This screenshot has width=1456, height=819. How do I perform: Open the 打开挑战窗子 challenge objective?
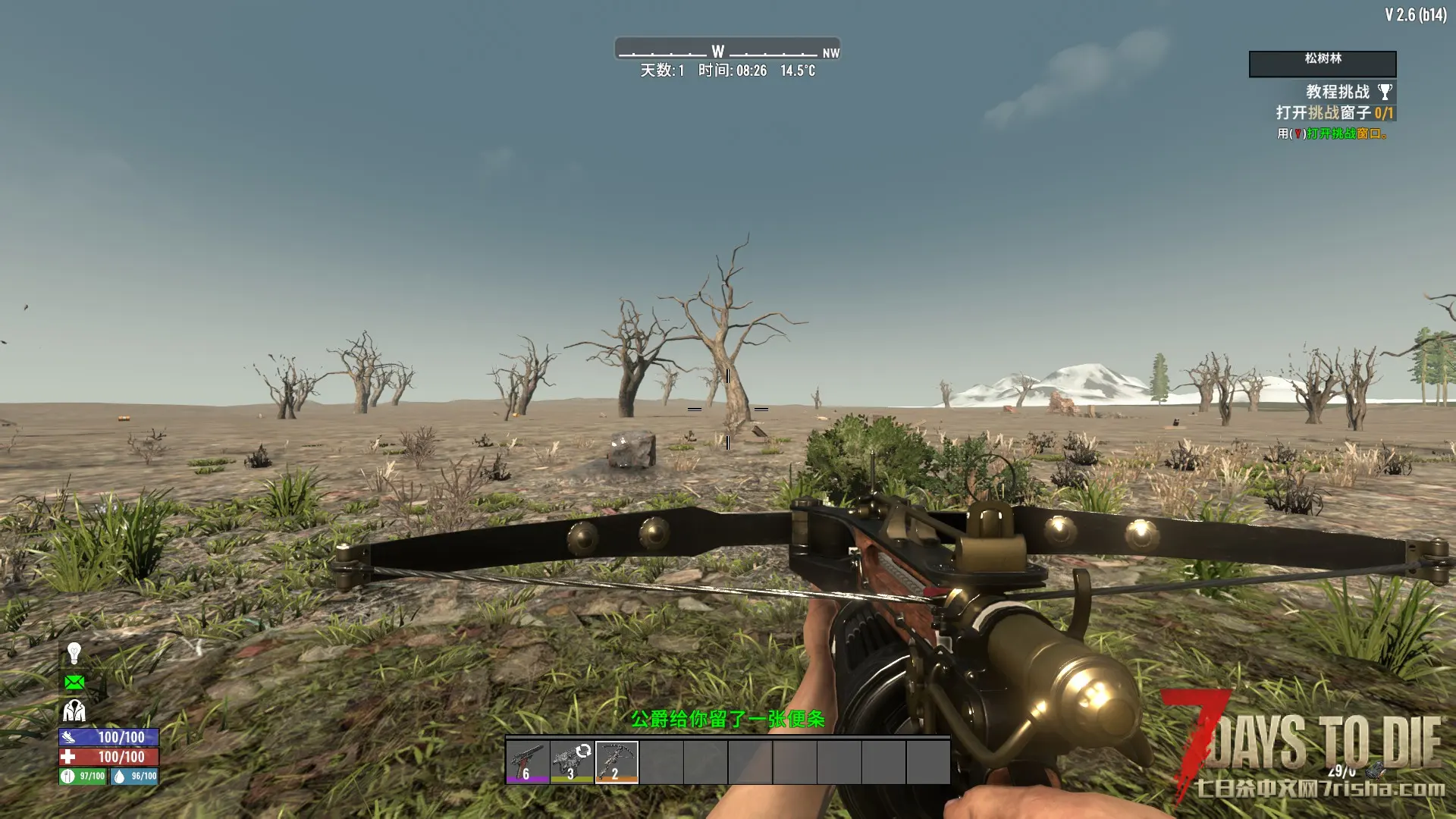pyautogui.click(x=1334, y=113)
